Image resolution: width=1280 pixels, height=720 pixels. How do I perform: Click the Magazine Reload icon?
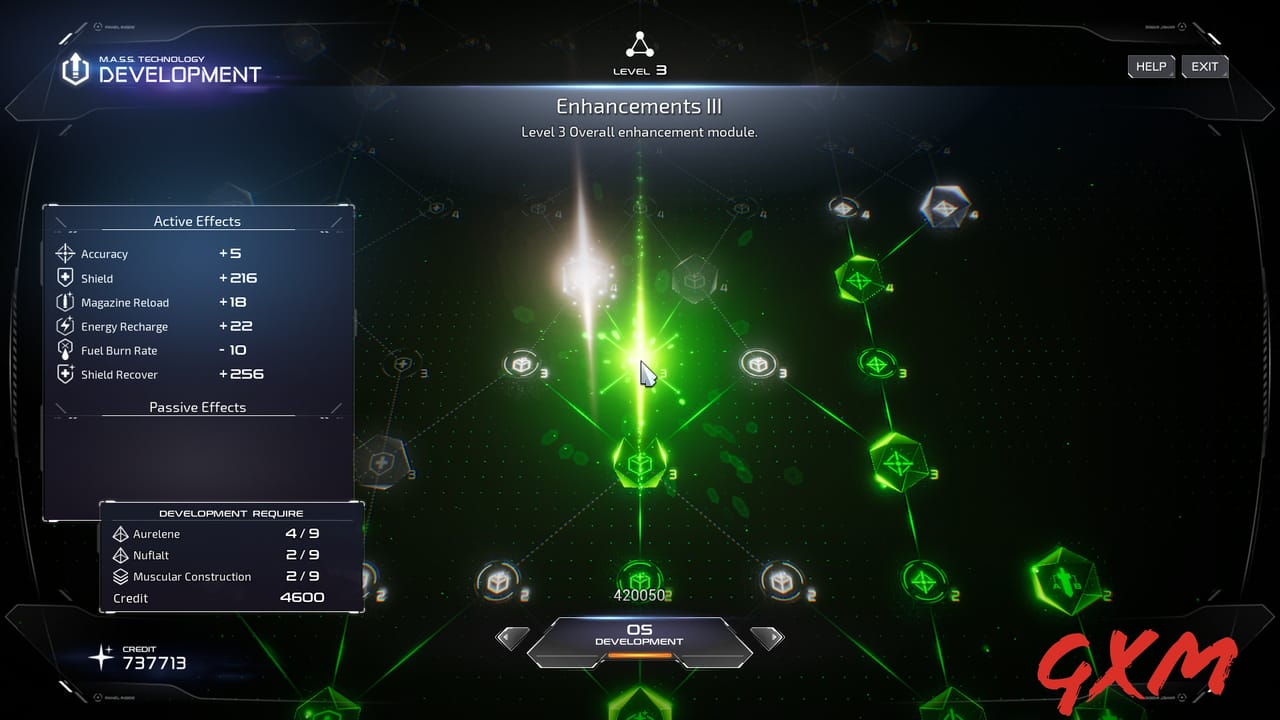coord(64,302)
